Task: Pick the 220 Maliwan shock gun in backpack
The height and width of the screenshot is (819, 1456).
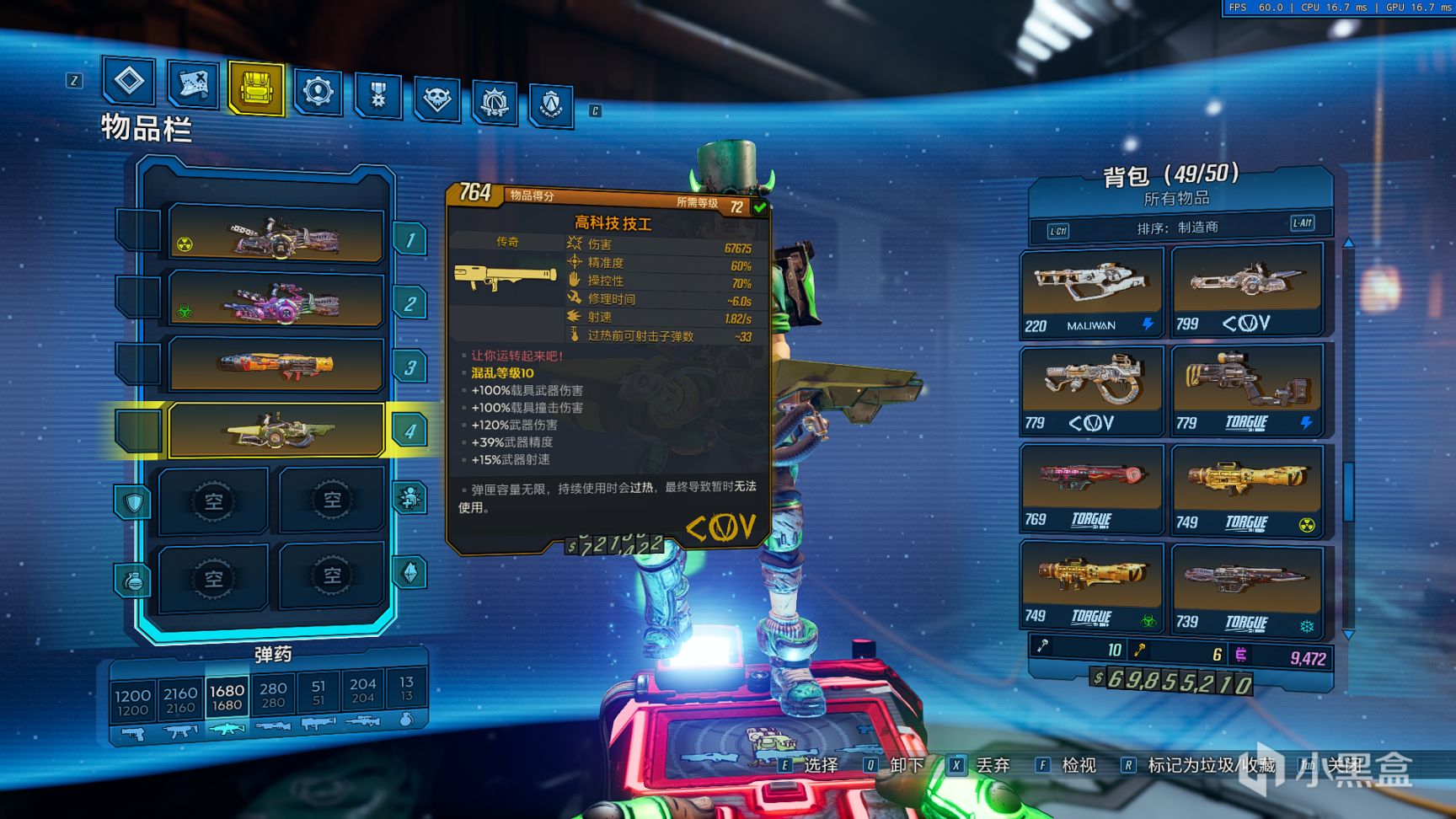Action: 1092,291
